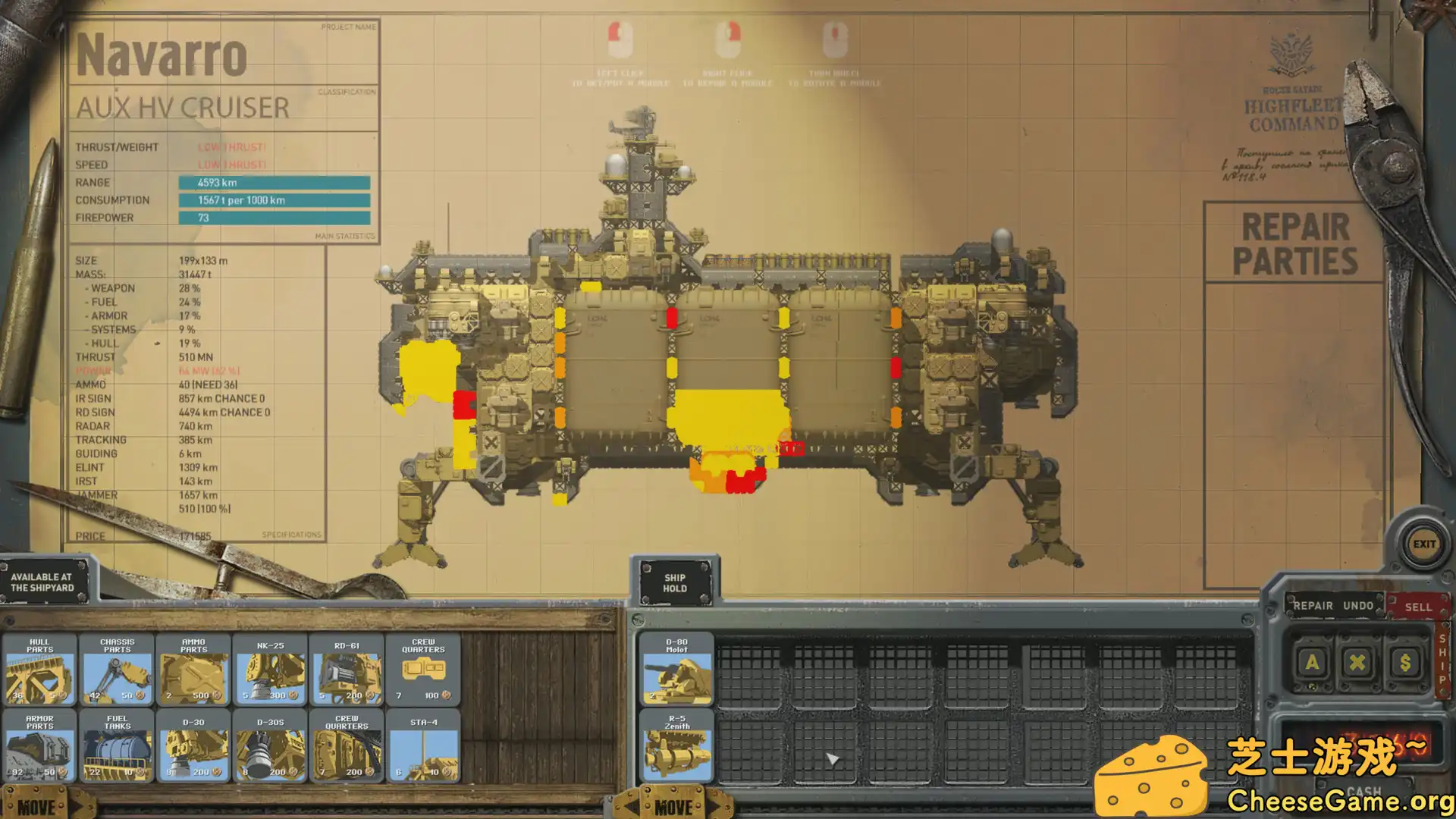Select the NK-25 engine
The height and width of the screenshot is (819, 1456).
coord(271,670)
